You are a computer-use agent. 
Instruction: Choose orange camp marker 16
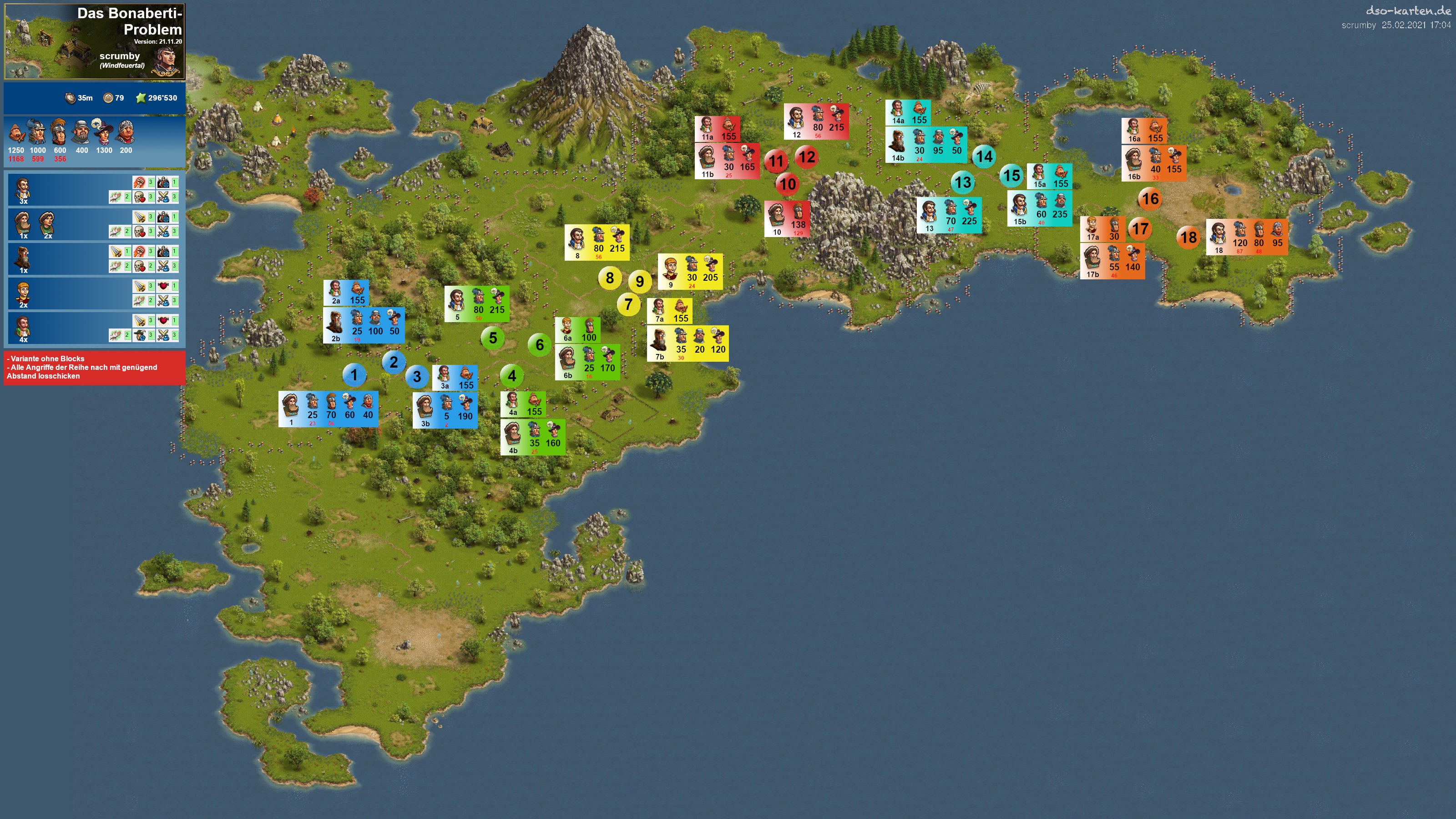point(1150,199)
